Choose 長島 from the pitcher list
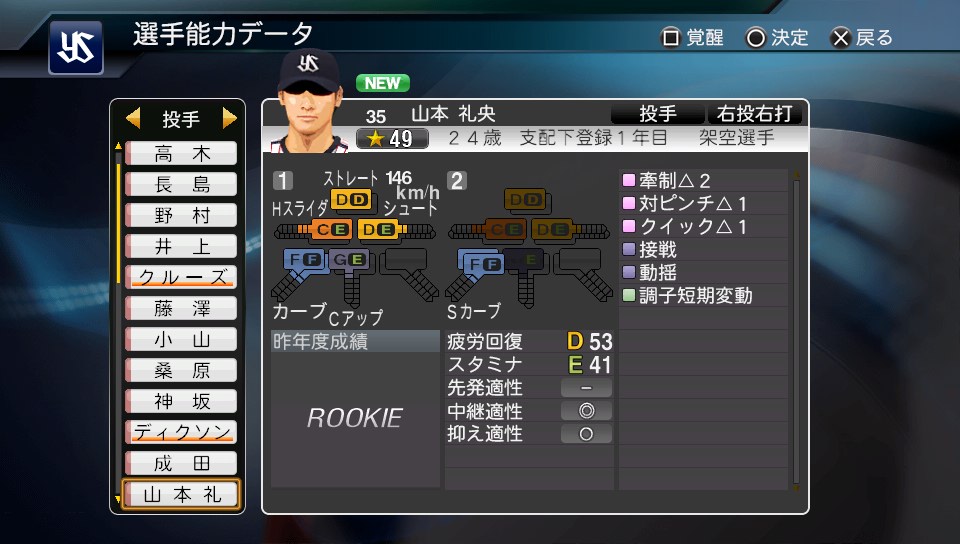The width and height of the screenshot is (960, 544). click(x=181, y=185)
